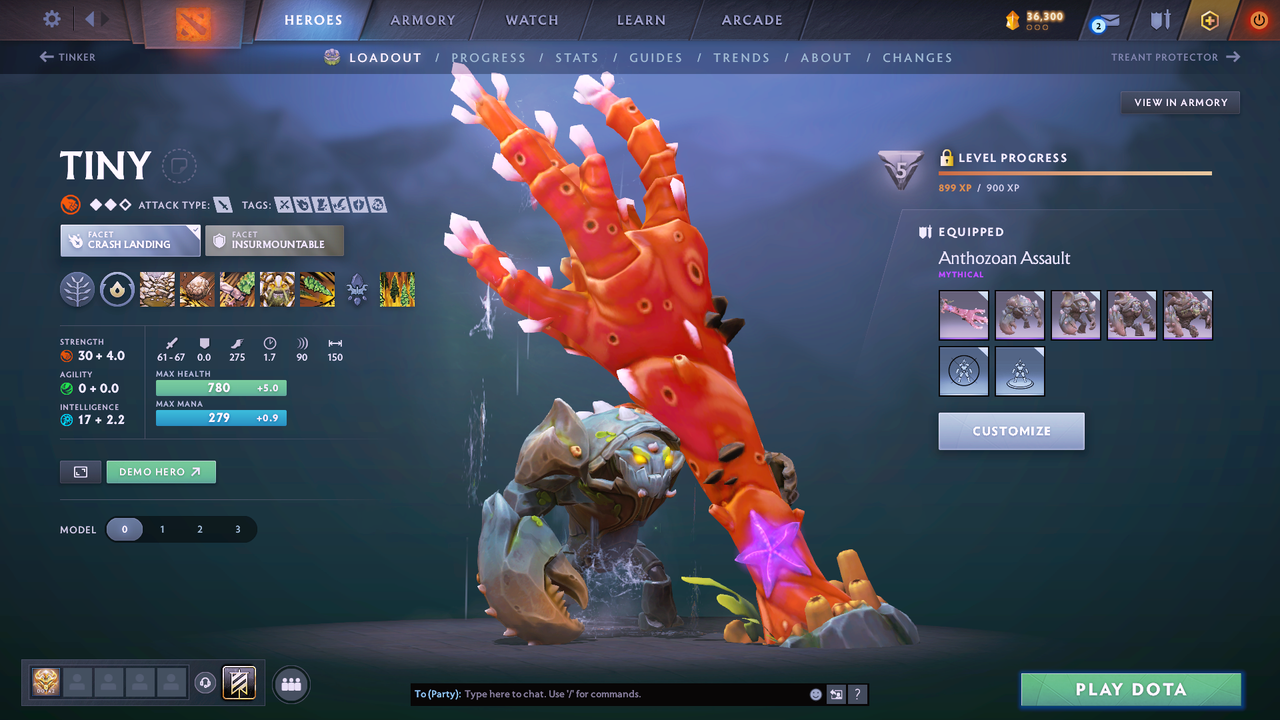
Task: Select model variant 2
Action: tap(200, 529)
